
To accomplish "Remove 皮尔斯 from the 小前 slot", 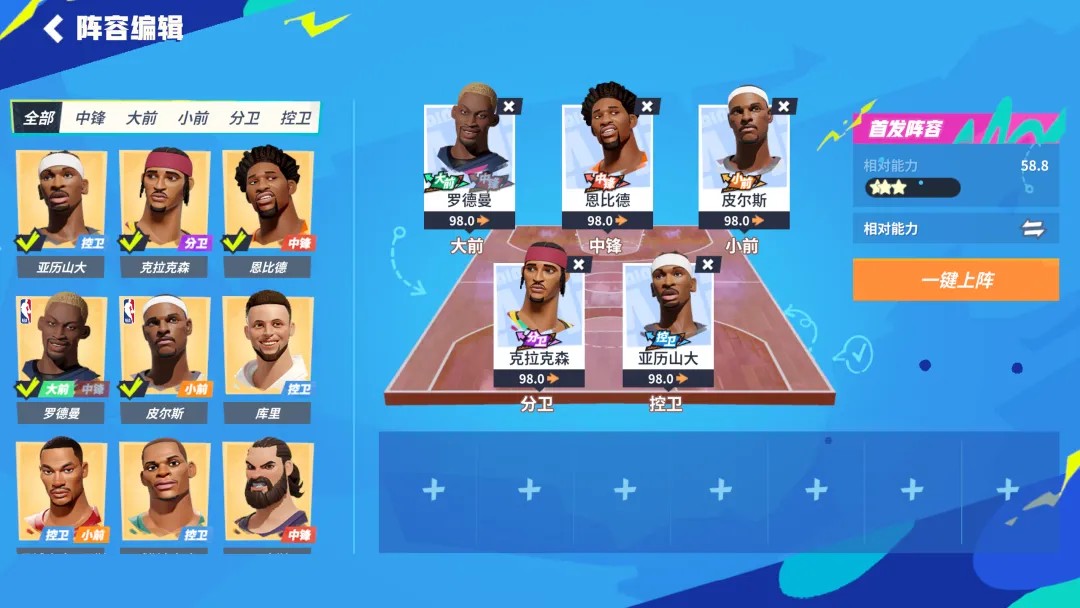I will 785,106.
